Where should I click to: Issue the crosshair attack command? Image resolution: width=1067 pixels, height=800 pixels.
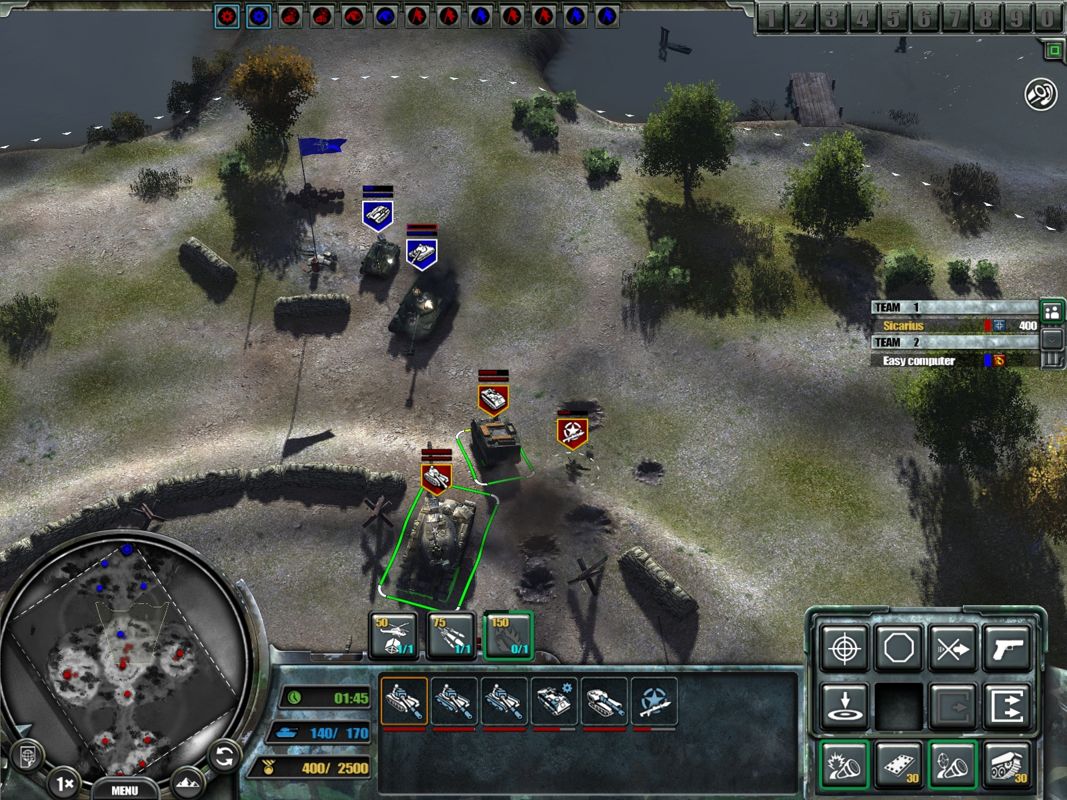pyautogui.click(x=843, y=649)
